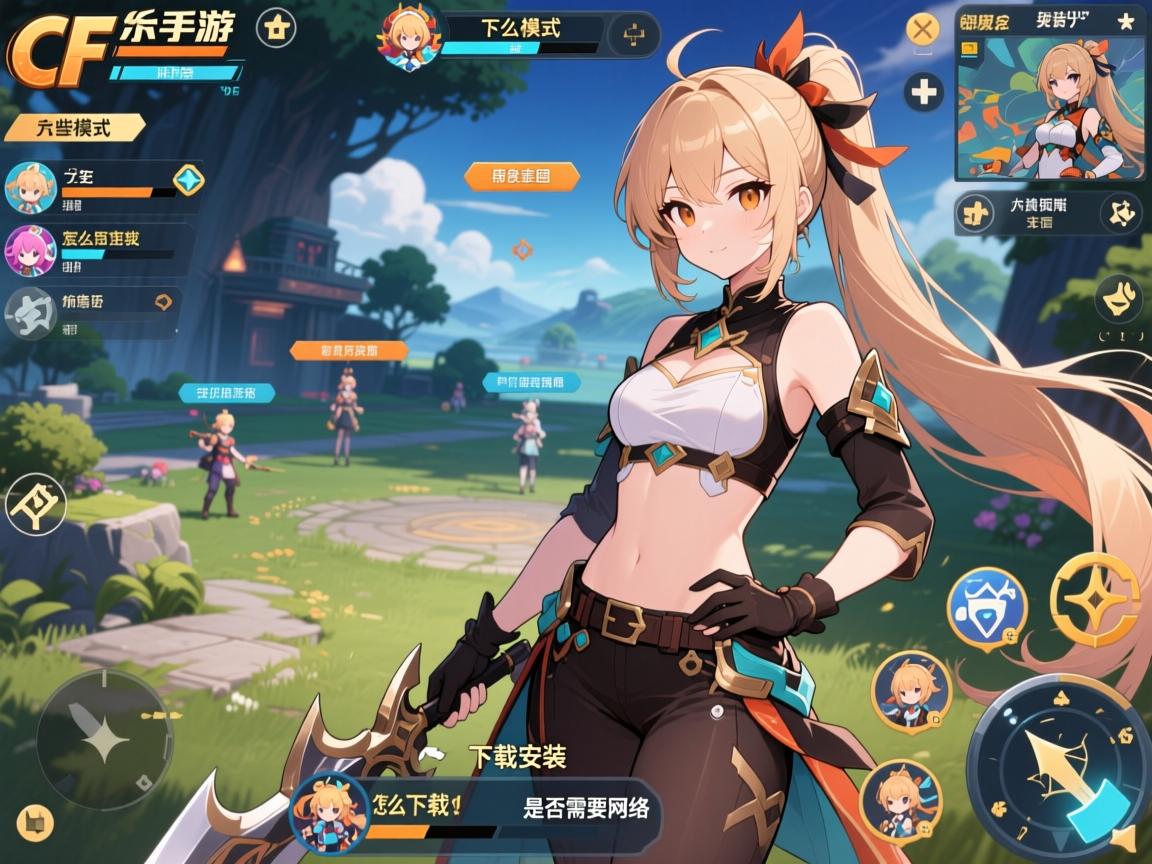Tap the virtual joystick with star
This screenshot has width=1152, height=864.
[104, 740]
